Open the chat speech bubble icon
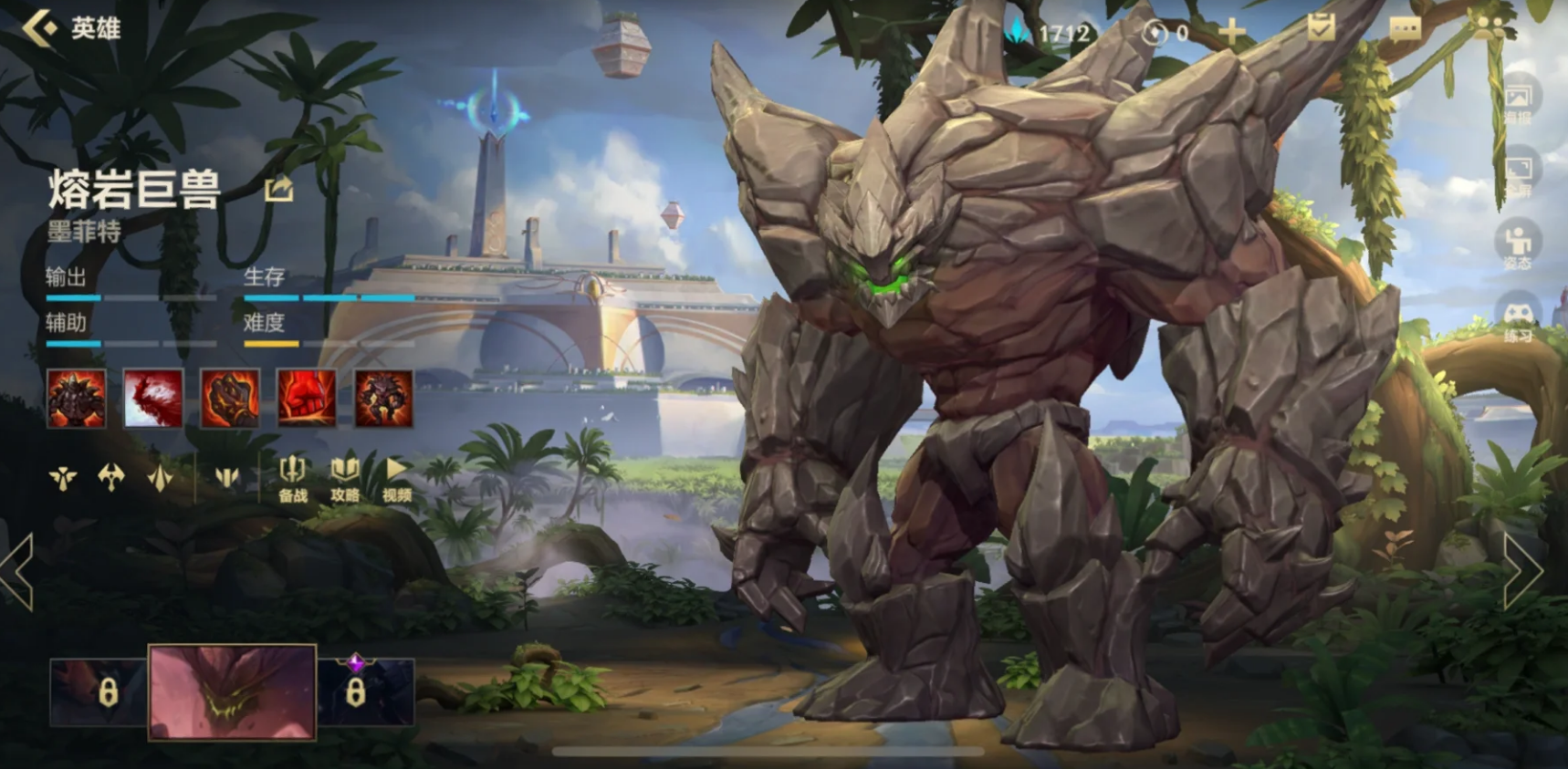The image size is (1568, 769). click(1405, 30)
